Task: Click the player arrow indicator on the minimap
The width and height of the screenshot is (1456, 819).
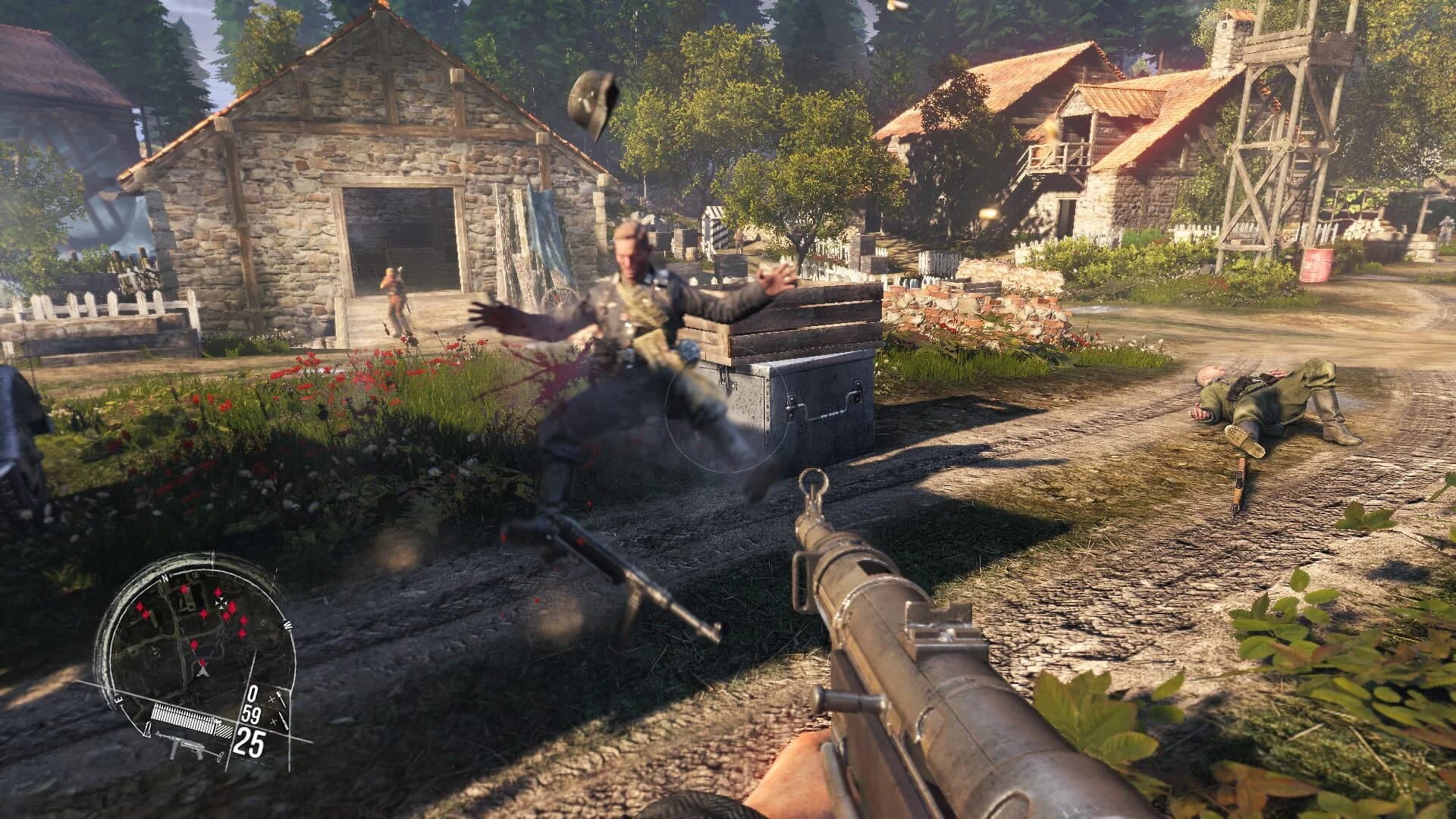Action: click(x=202, y=672)
